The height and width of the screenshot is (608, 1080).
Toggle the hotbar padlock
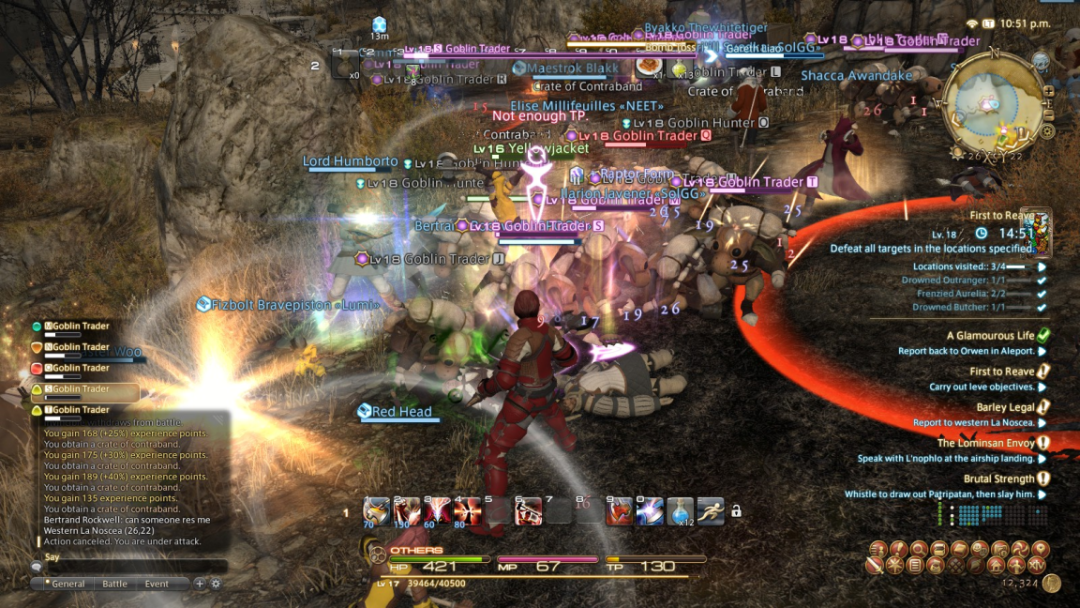point(736,511)
